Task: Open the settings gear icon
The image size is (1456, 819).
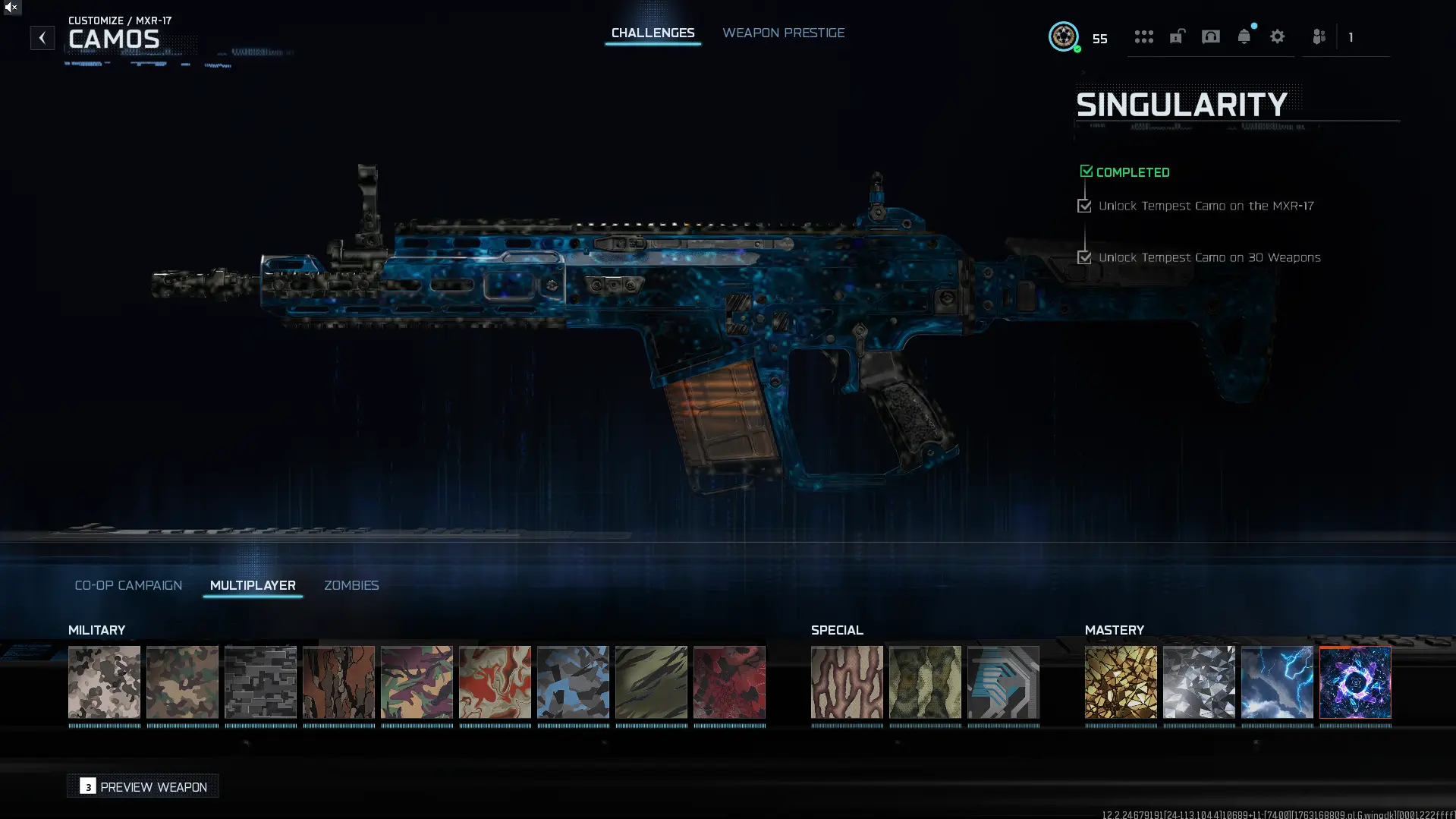Action: 1278,36
